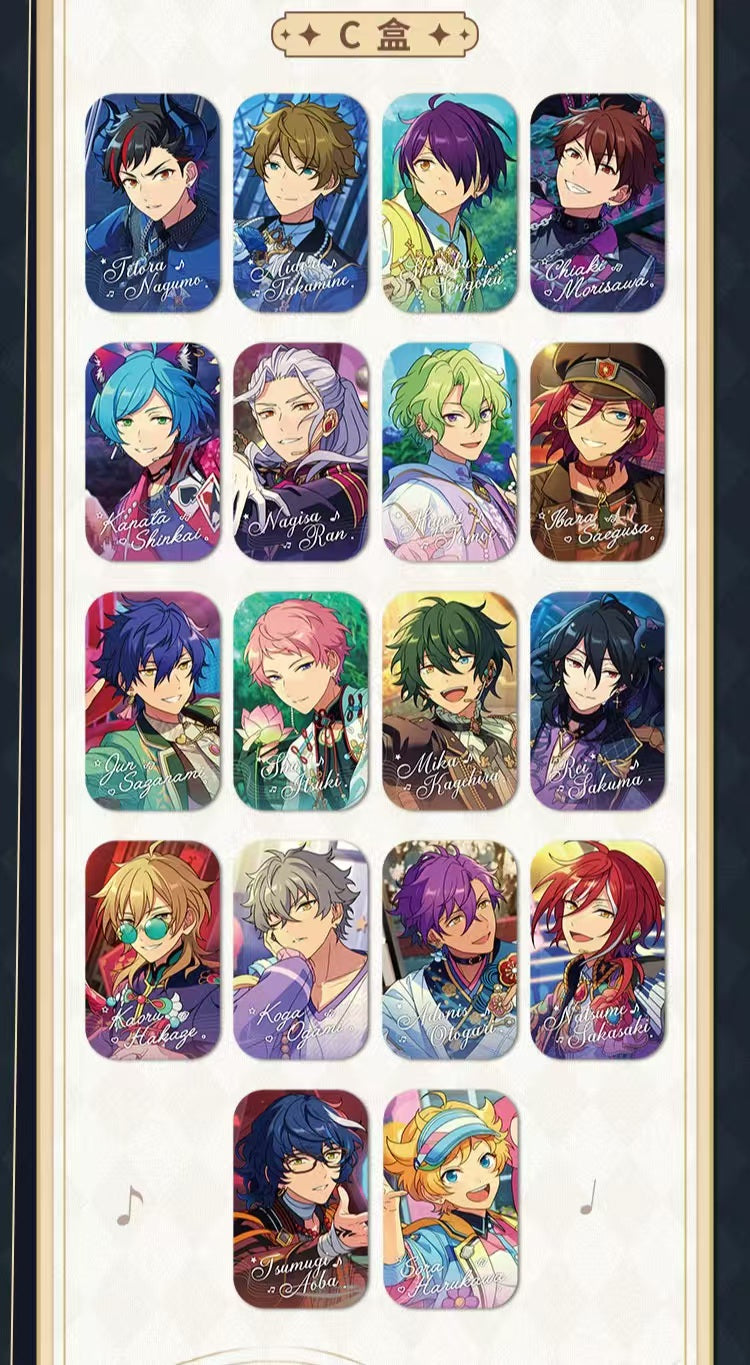Choose the Nagisa Ran card
This screenshot has width=750, height=1365.
pyautogui.click(x=301, y=452)
